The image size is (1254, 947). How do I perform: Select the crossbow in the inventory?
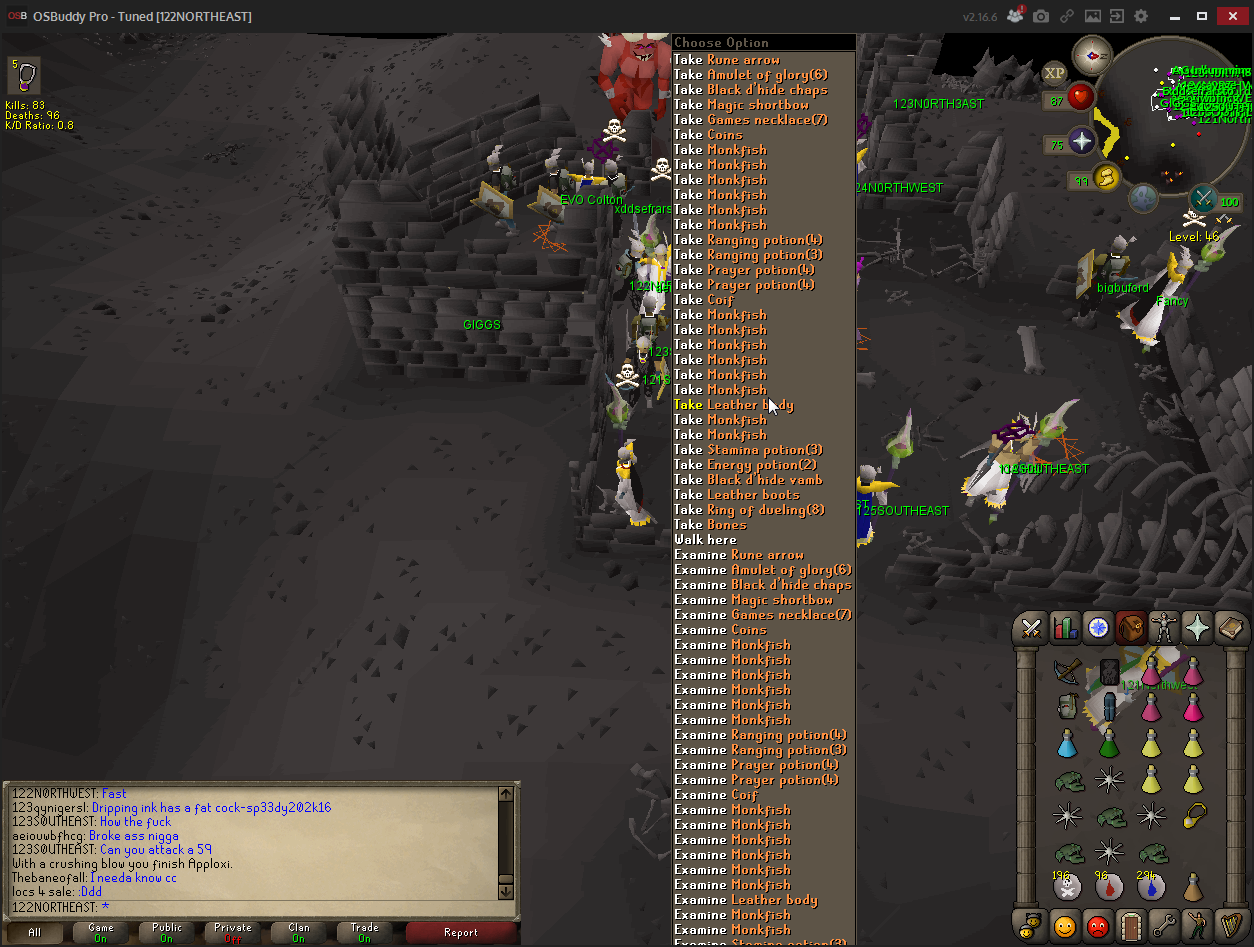pyautogui.click(x=1068, y=671)
